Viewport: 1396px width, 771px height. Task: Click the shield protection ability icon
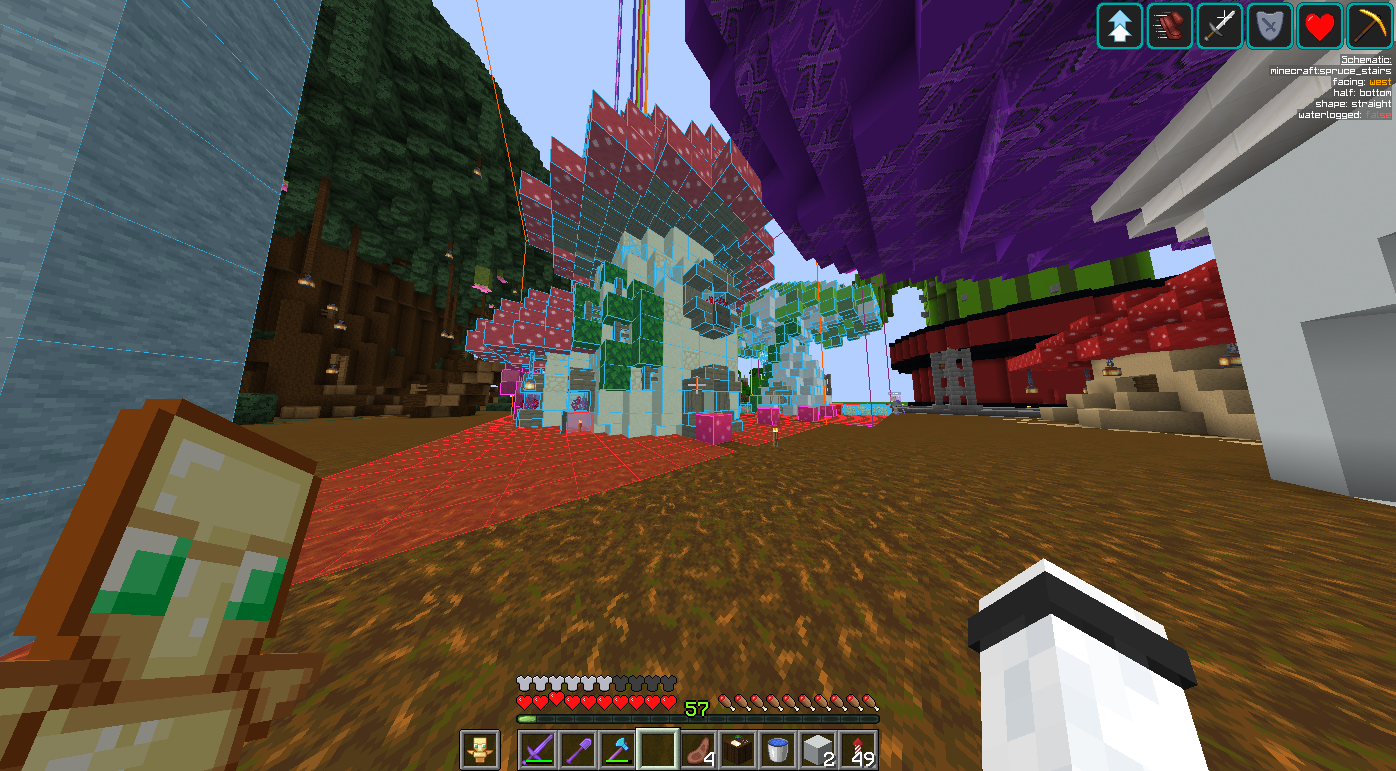(1269, 27)
